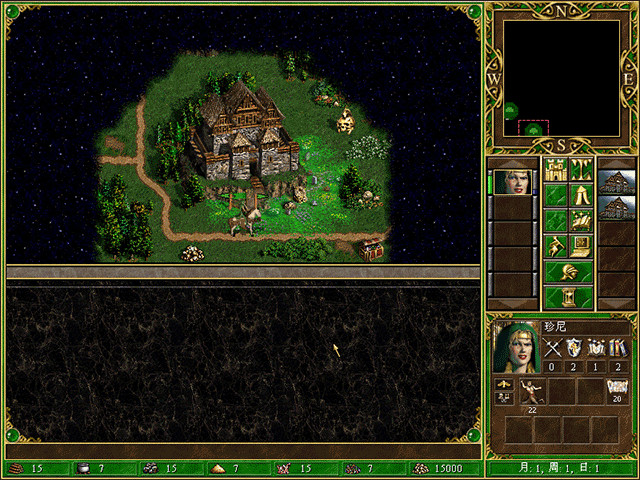
Task: Toggle the underground/surface view button
Action: pos(581,169)
